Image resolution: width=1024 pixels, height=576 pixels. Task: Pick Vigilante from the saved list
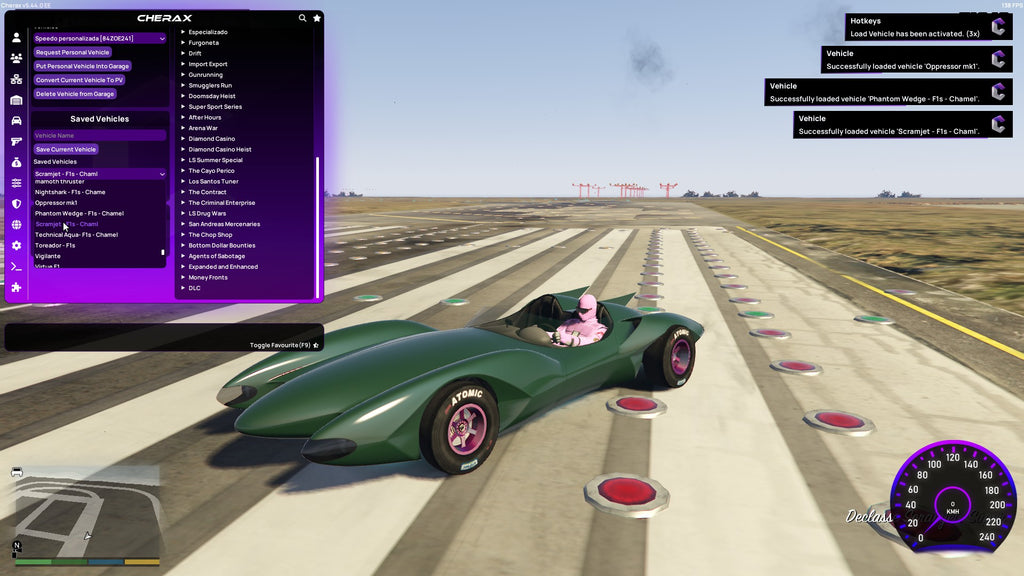coord(48,256)
